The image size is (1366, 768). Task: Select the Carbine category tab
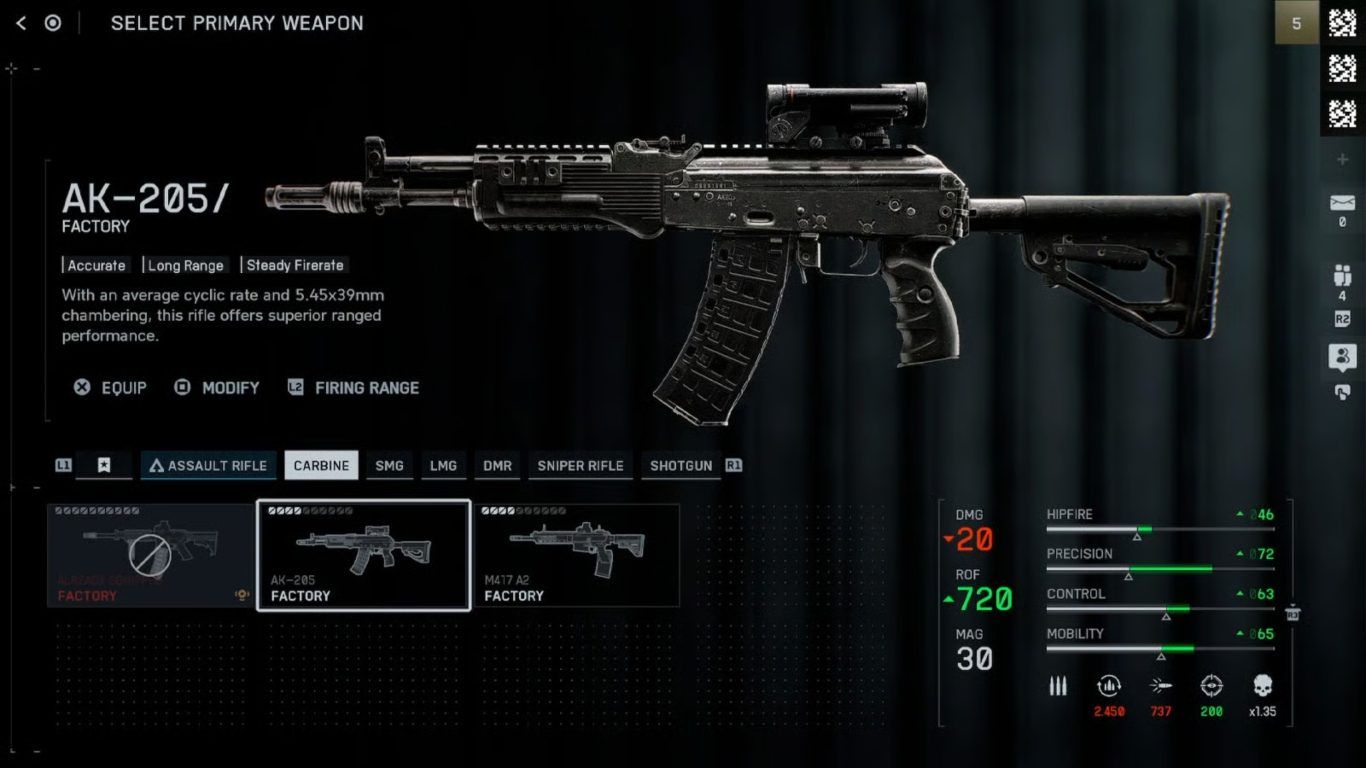(x=321, y=466)
